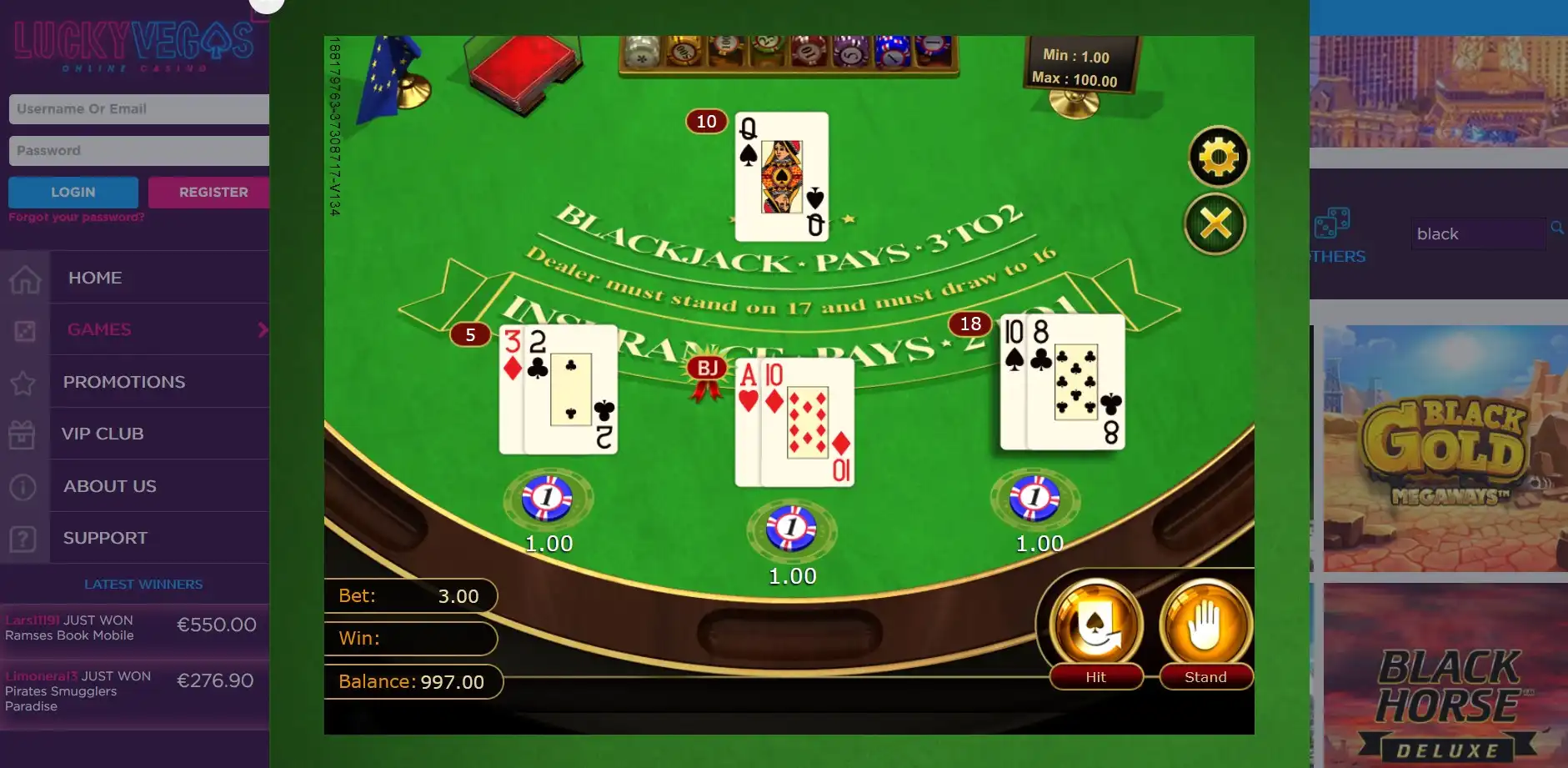Hit to draw another card
Screen dimensions: 1568x768
tap(1095, 631)
